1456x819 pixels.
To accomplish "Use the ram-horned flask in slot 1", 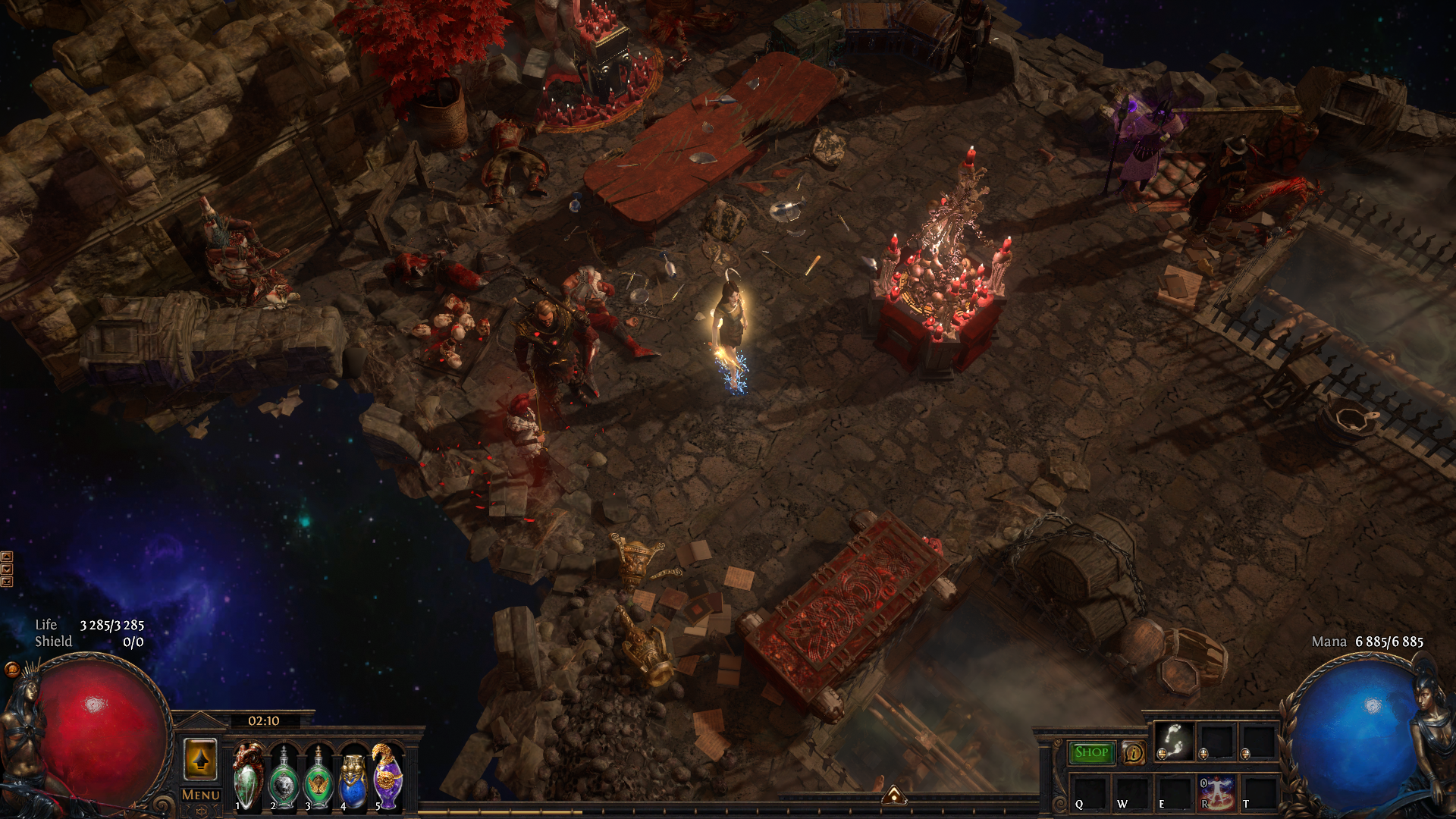I will pyautogui.click(x=248, y=777).
